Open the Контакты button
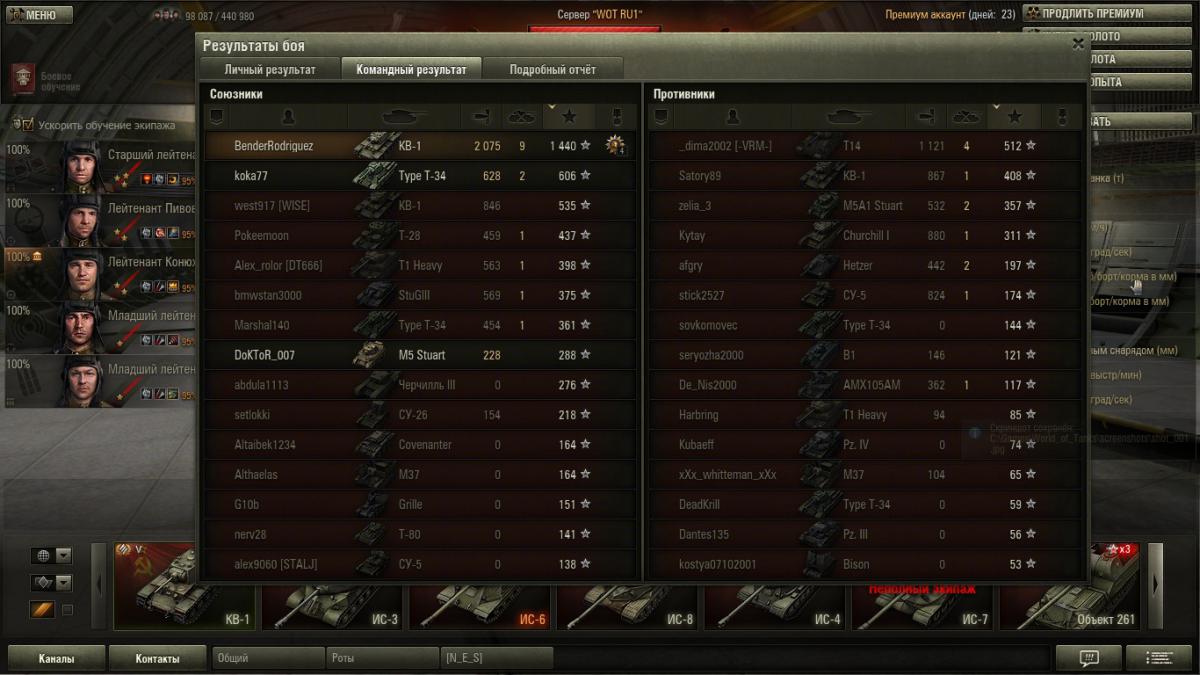 click(x=158, y=659)
